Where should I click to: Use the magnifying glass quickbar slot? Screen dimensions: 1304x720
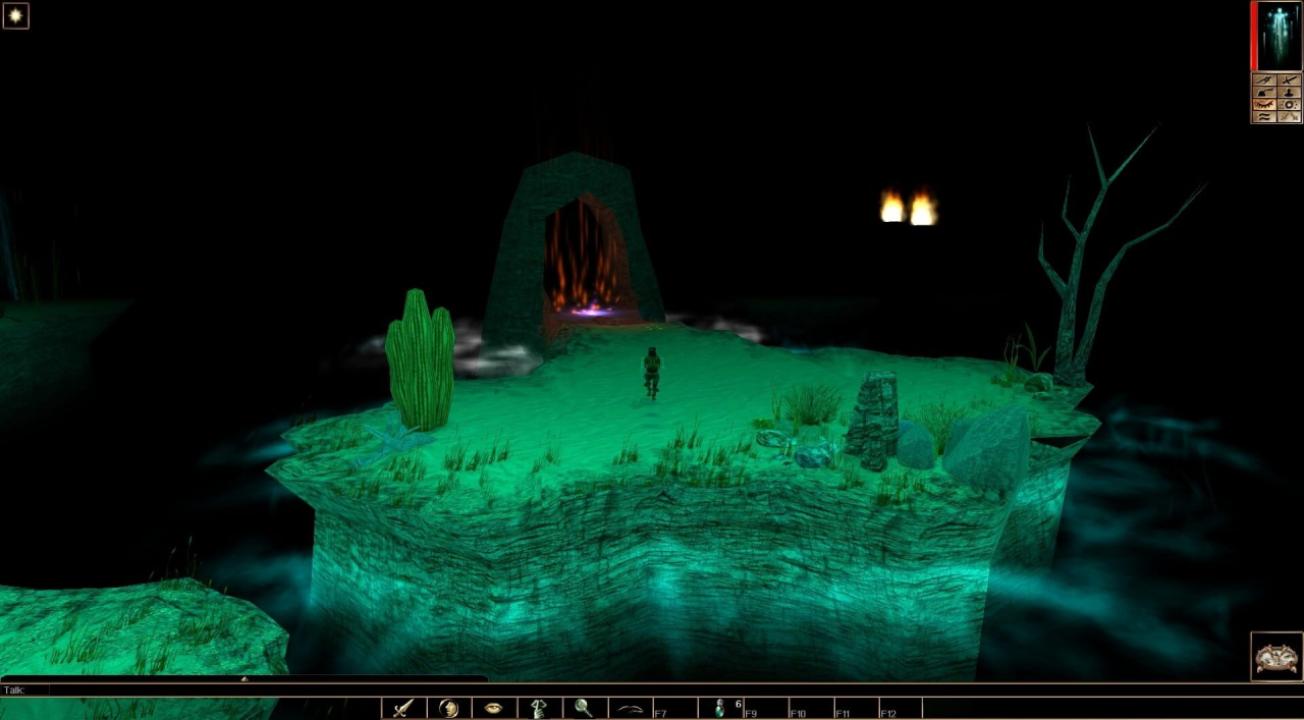tap(584, 708)
